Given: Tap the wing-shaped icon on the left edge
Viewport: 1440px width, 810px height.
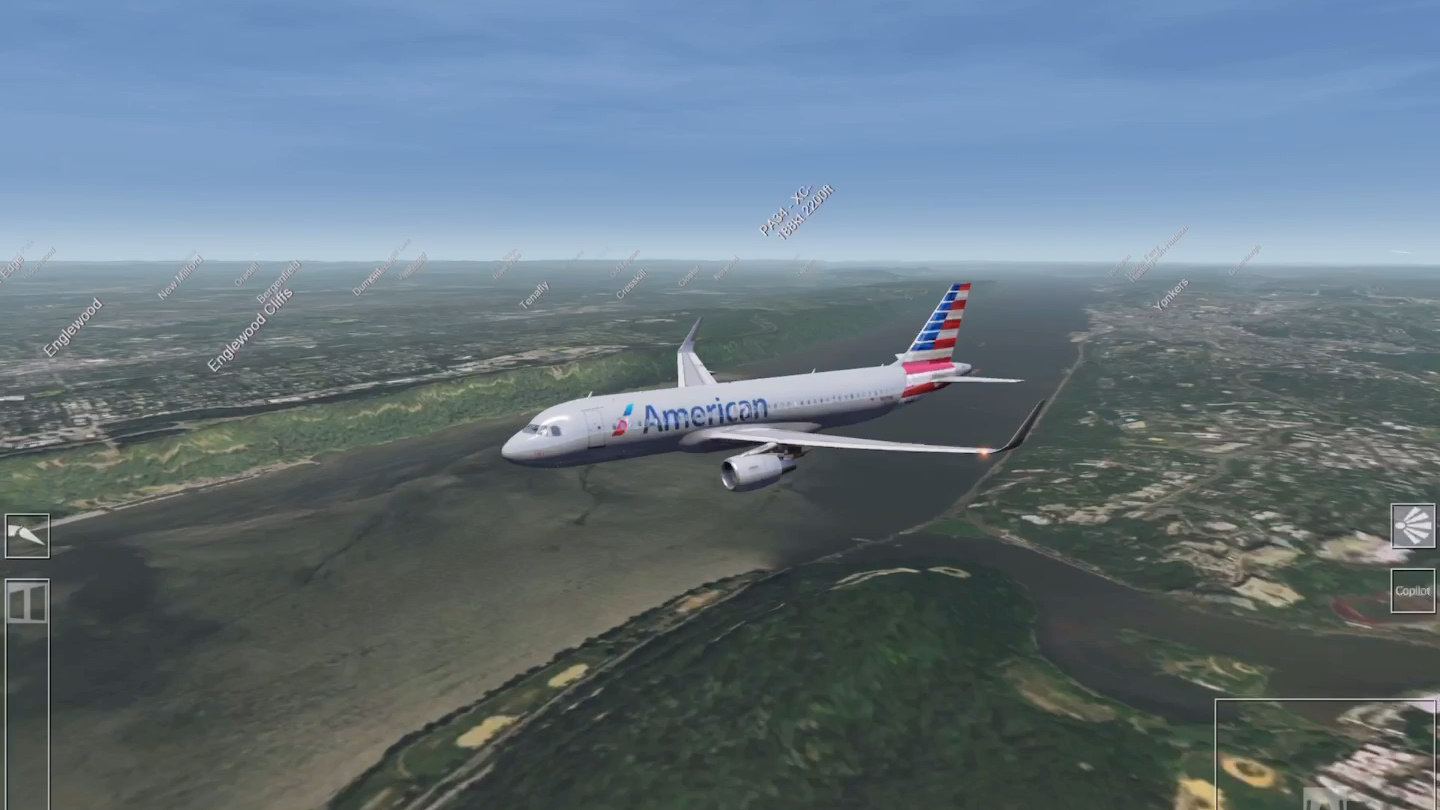Looking at the screenshot, I should coord(27,536).
